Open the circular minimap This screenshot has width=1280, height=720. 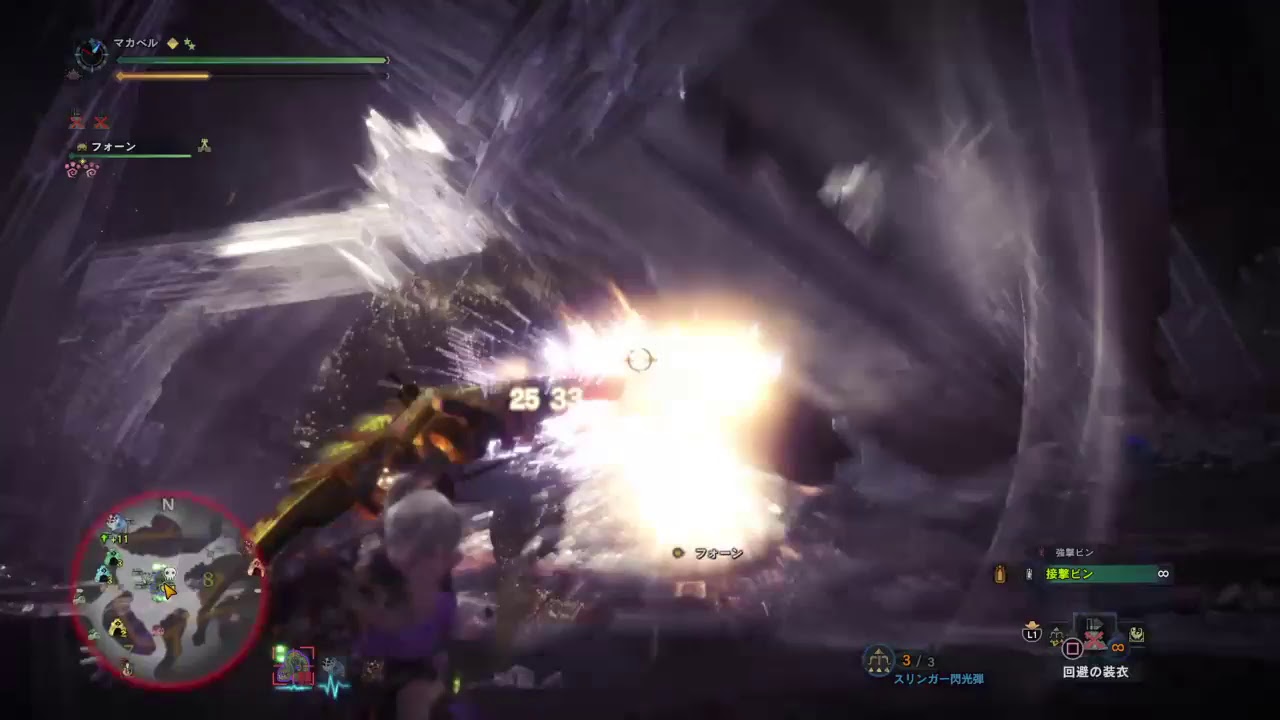(x=168, y=590)
